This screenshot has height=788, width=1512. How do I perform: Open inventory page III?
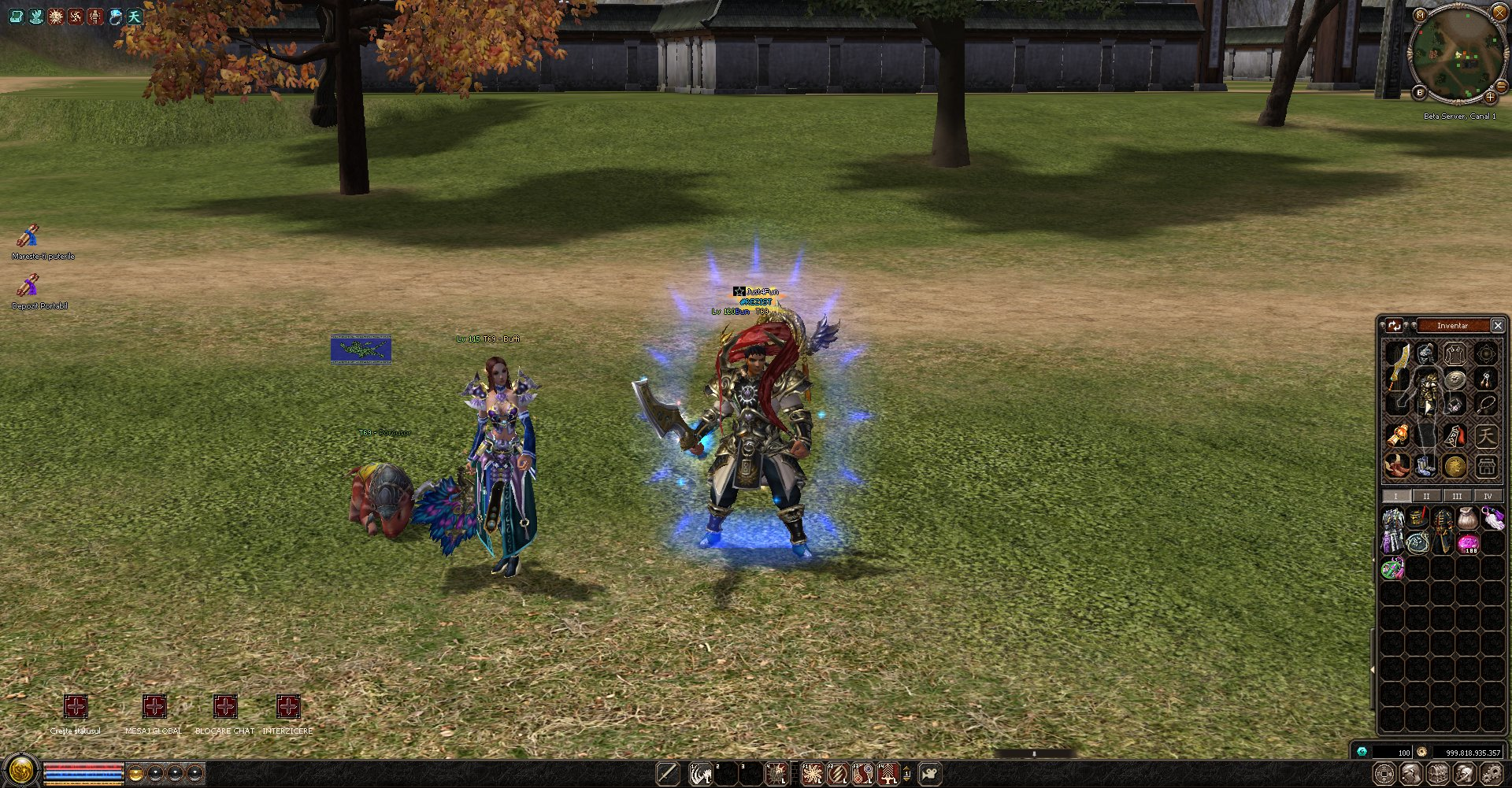point(1457,496)
